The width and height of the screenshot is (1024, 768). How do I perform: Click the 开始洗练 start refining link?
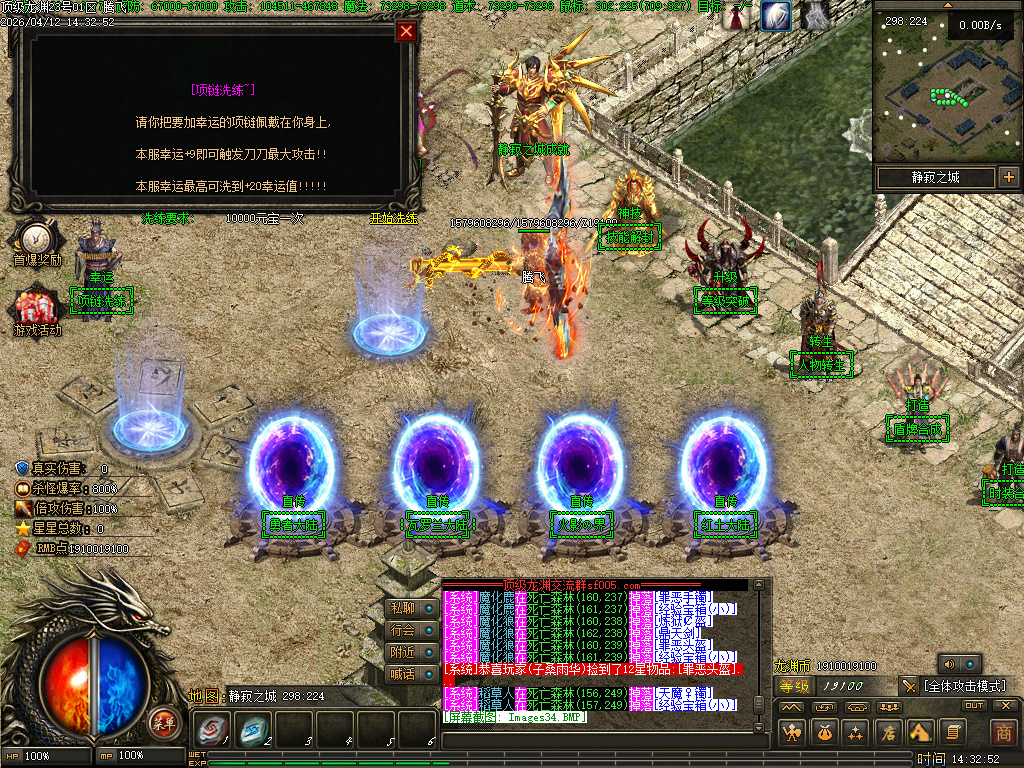[393, 217]
